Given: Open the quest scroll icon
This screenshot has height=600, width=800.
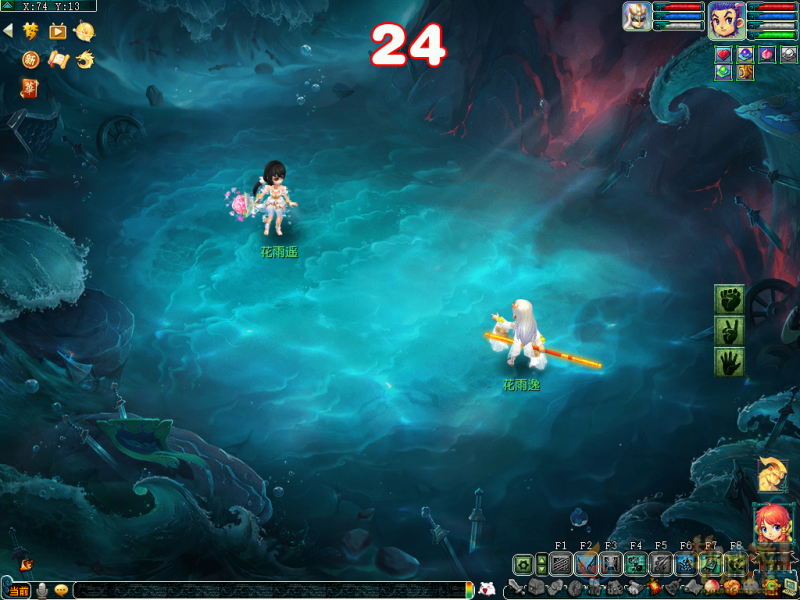Looking at the screenshot, I should [x=58, y=60].
